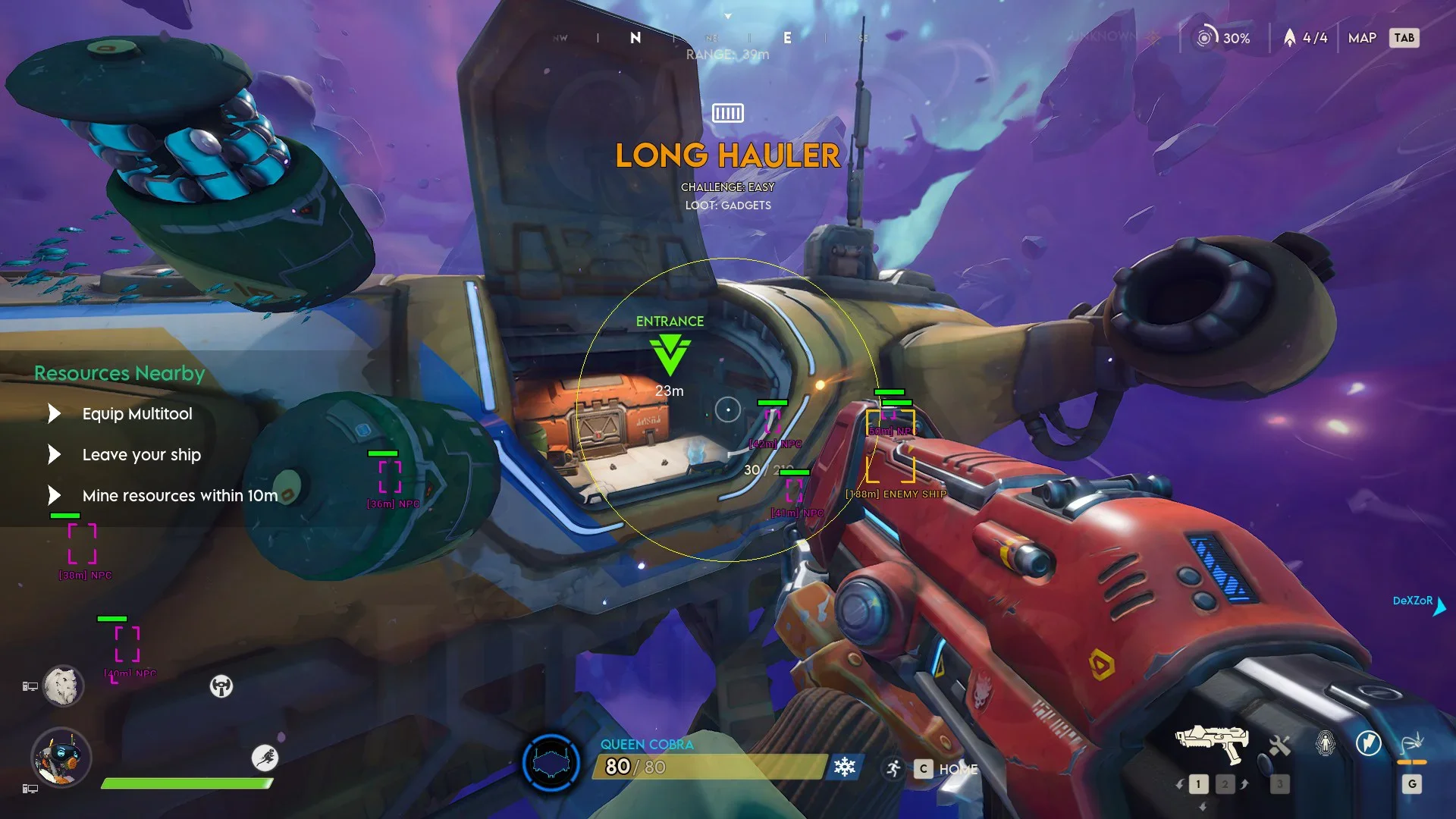Activate the body shield ability icon

click(x=1325, y=743)
